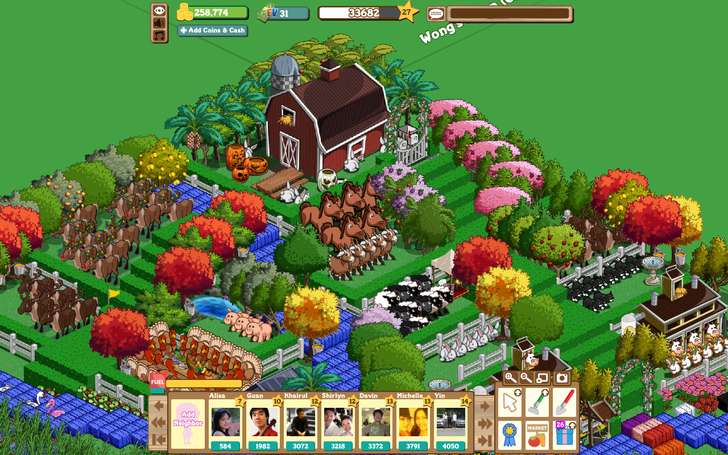Zoom out with the magnifier minus button

(x=526, y=378)
